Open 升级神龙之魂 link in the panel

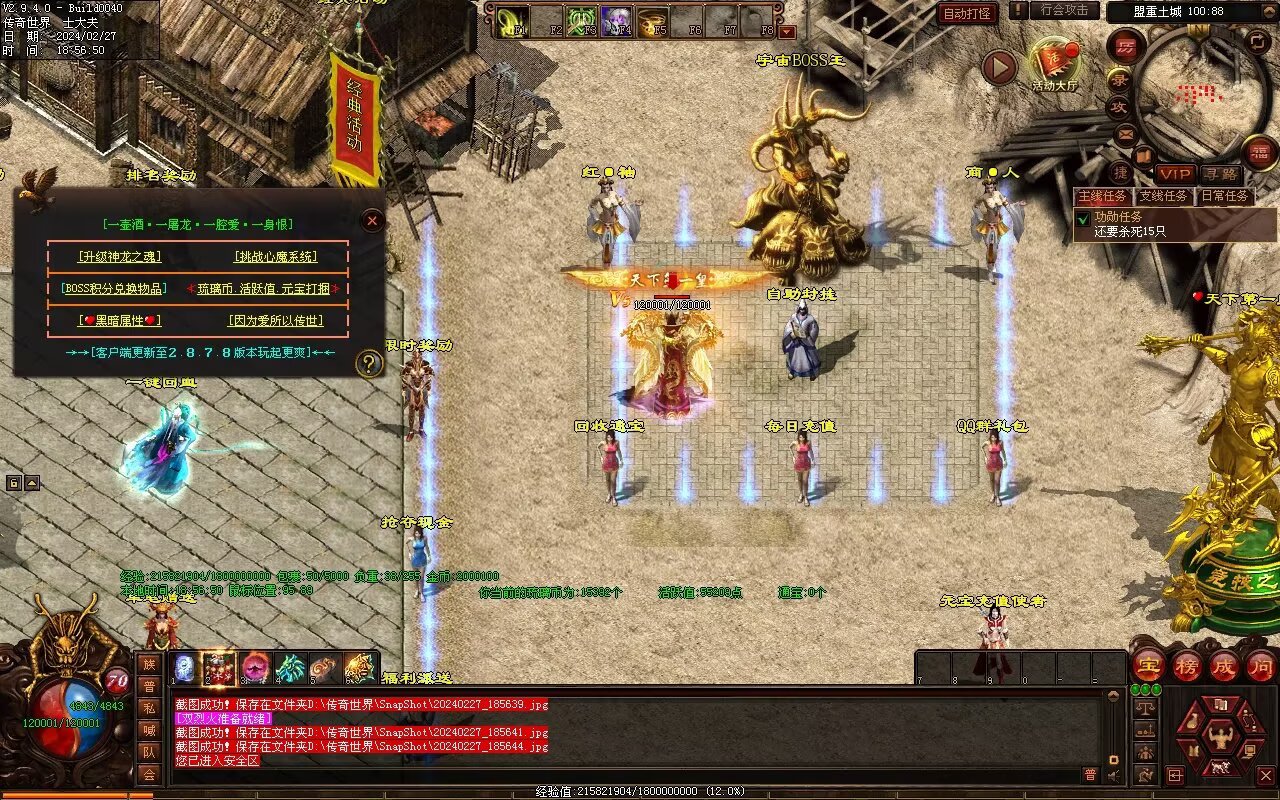pyautogui.click(x=119, y=257)
